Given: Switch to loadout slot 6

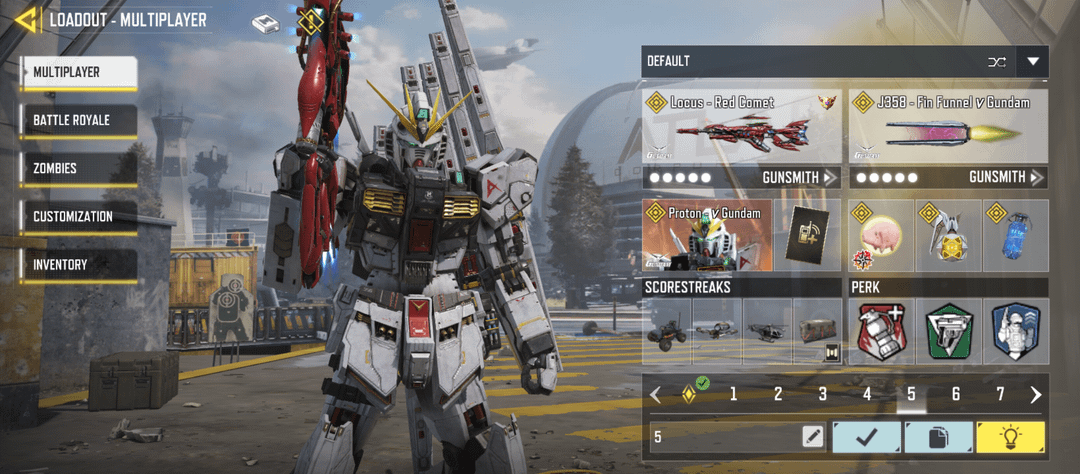Looking at the screenshot, I should point(956,394).
